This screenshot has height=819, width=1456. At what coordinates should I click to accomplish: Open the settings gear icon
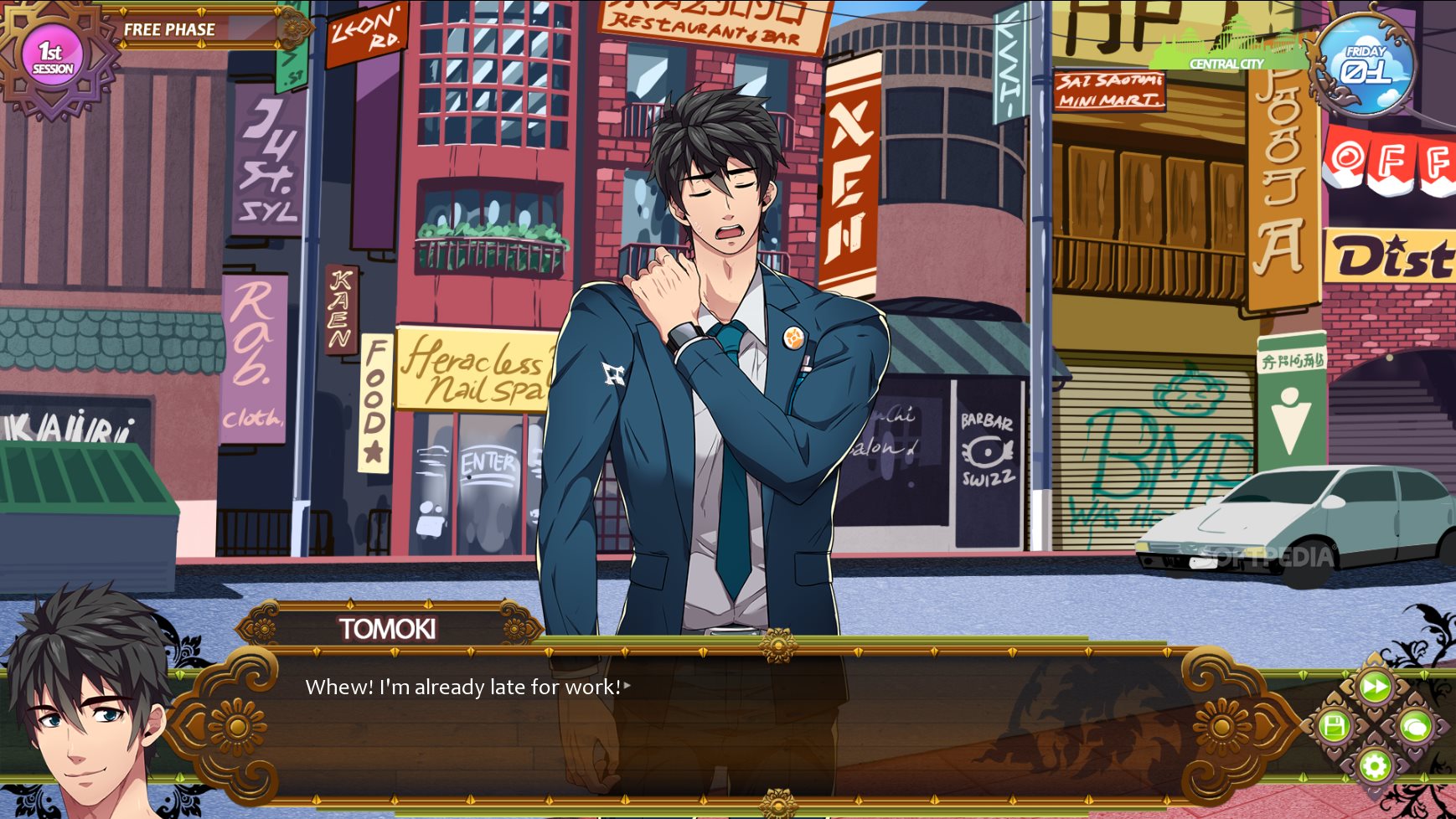coord(1376,765)
